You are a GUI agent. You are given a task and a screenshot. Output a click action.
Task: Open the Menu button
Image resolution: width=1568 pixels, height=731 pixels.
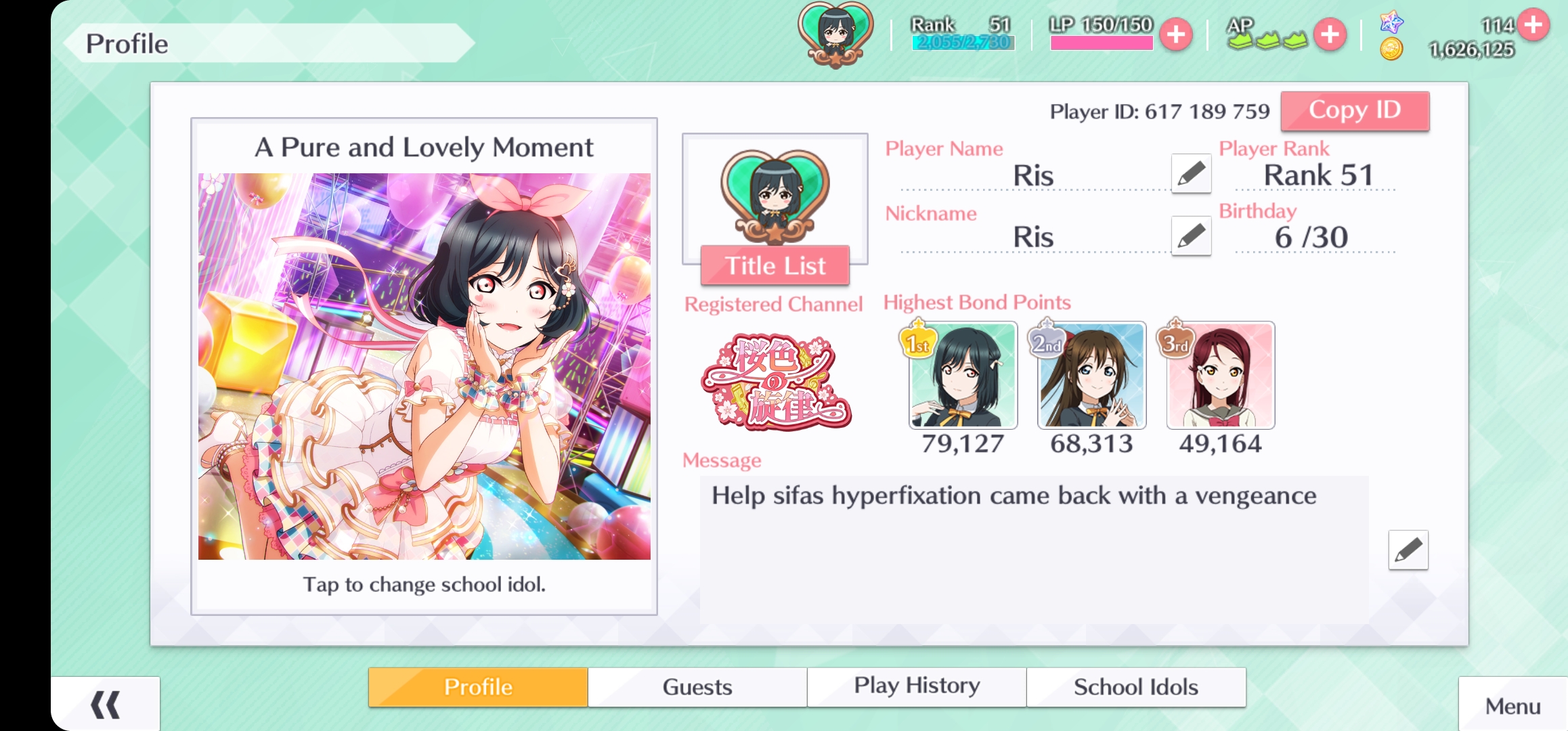click(1512, 706)
